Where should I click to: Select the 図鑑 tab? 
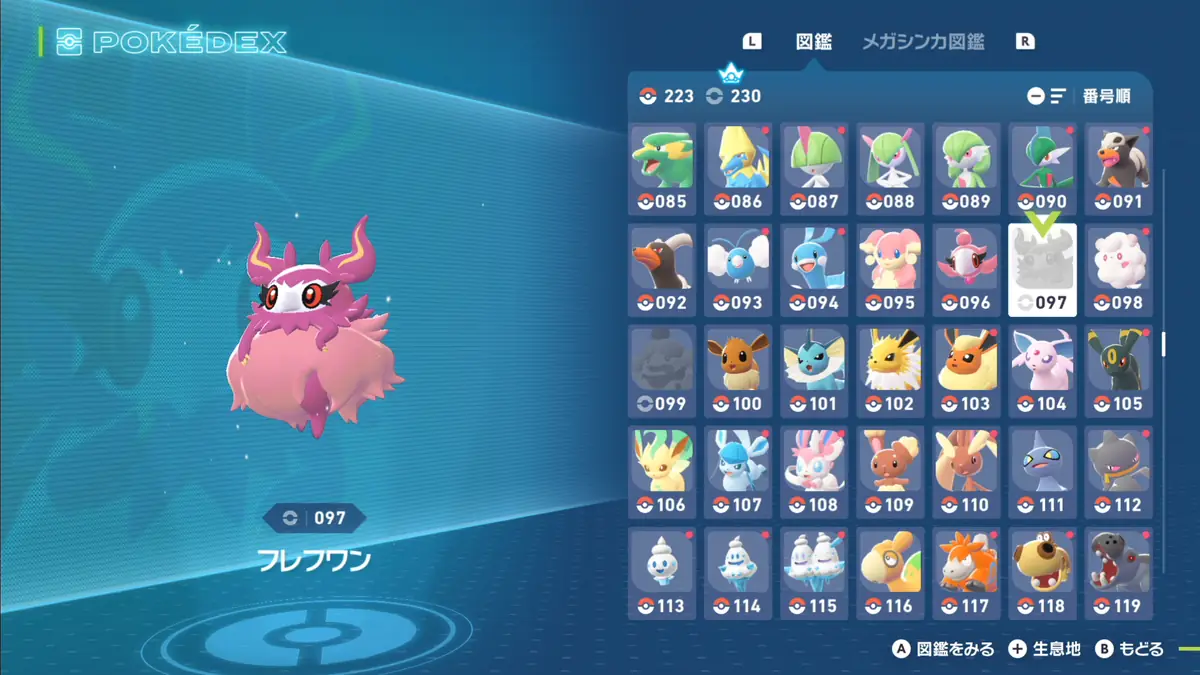pyautogui.click(x=813, y=42)
